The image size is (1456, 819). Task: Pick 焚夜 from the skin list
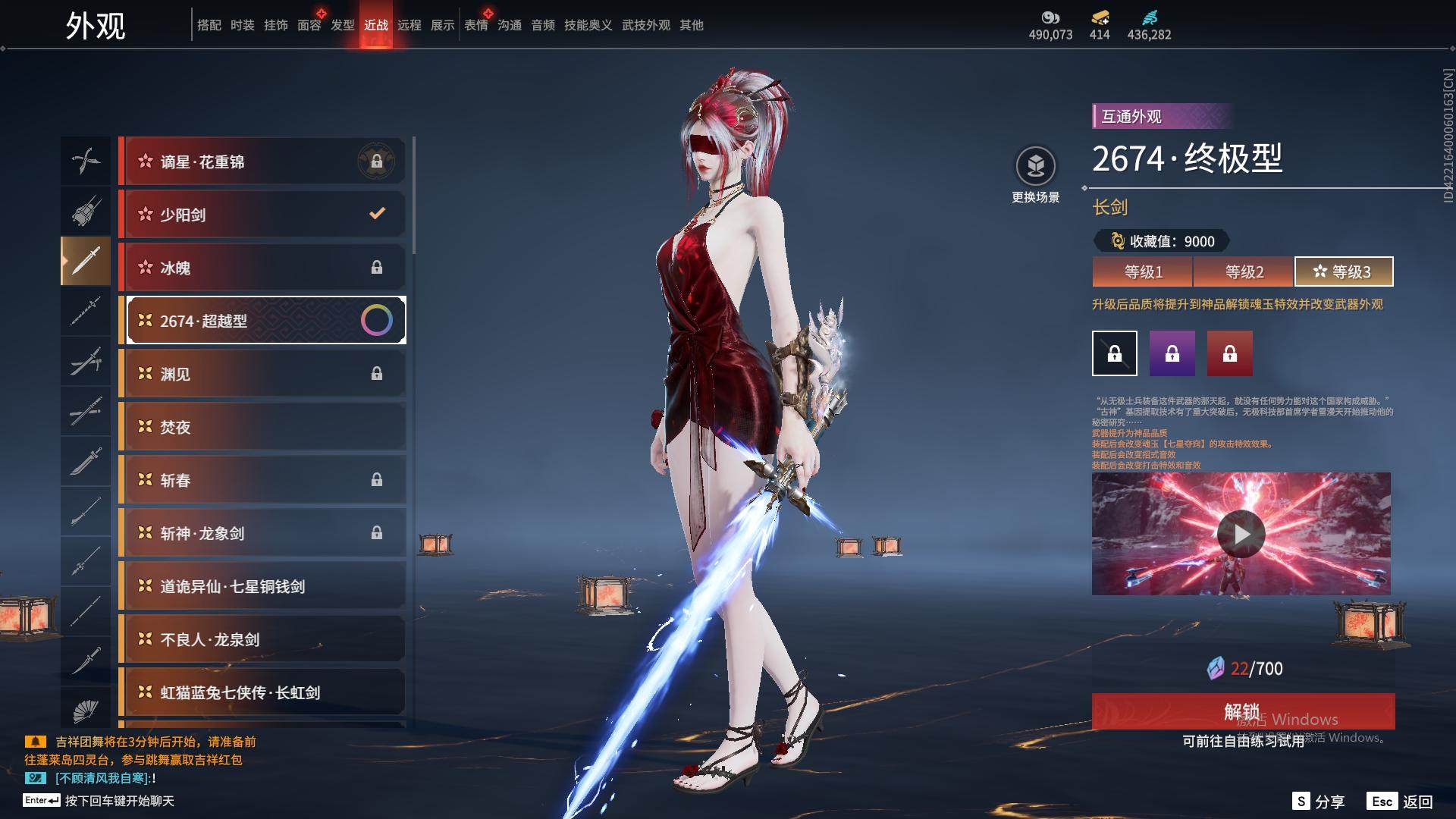coord(262,427)
